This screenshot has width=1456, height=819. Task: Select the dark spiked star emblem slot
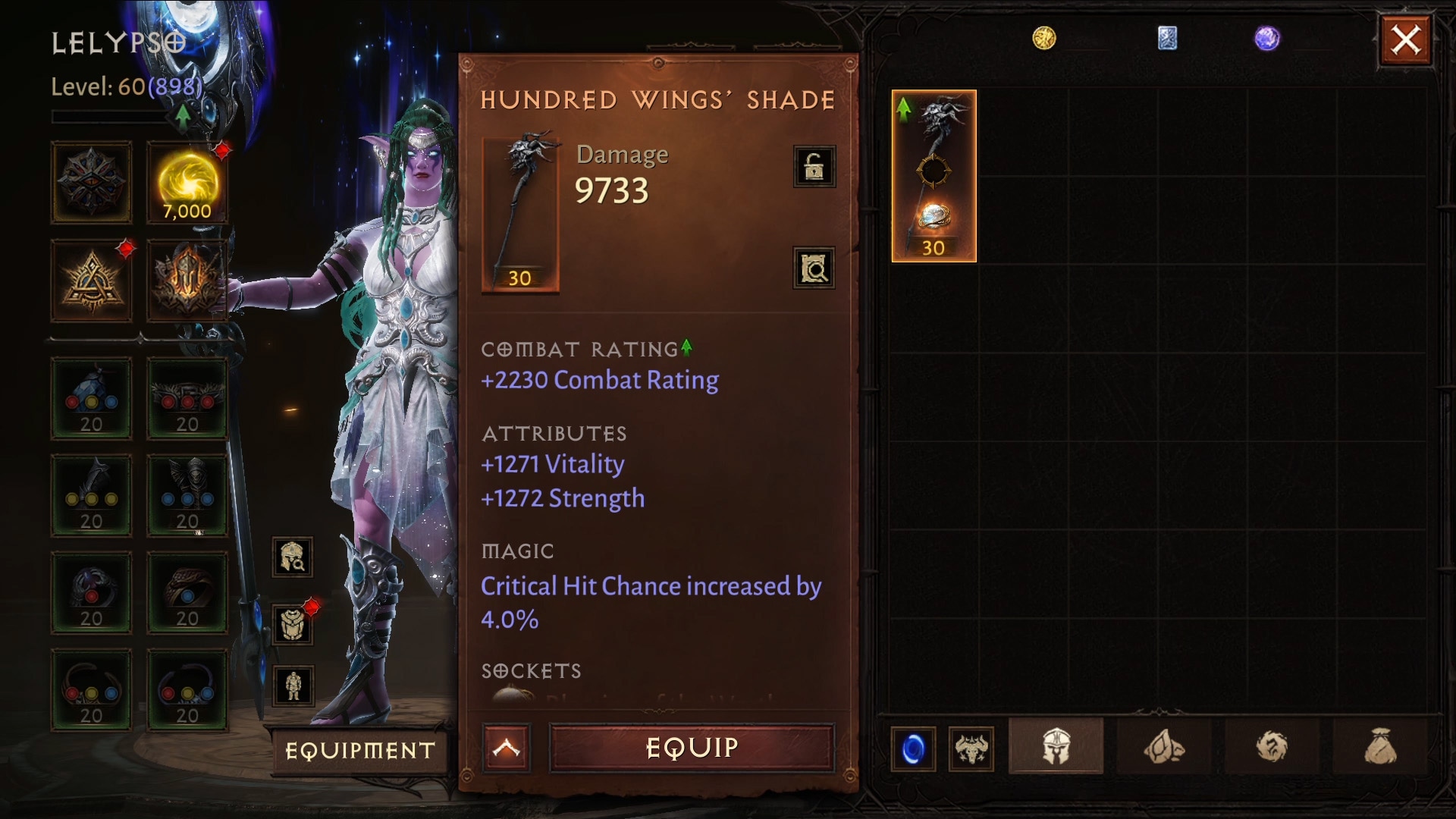click(92, 183)
